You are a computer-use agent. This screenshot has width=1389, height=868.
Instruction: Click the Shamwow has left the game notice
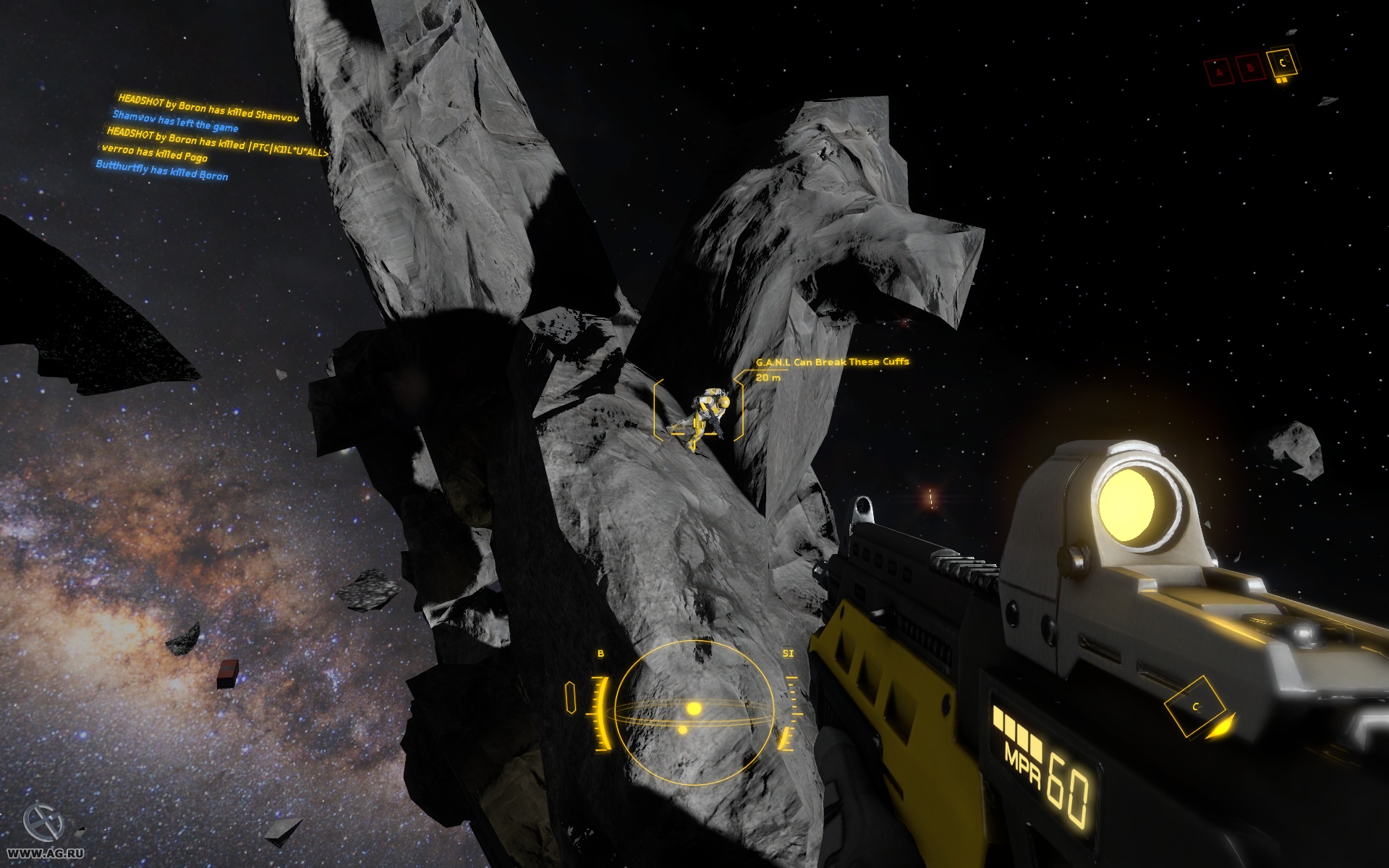pos(176,124)
